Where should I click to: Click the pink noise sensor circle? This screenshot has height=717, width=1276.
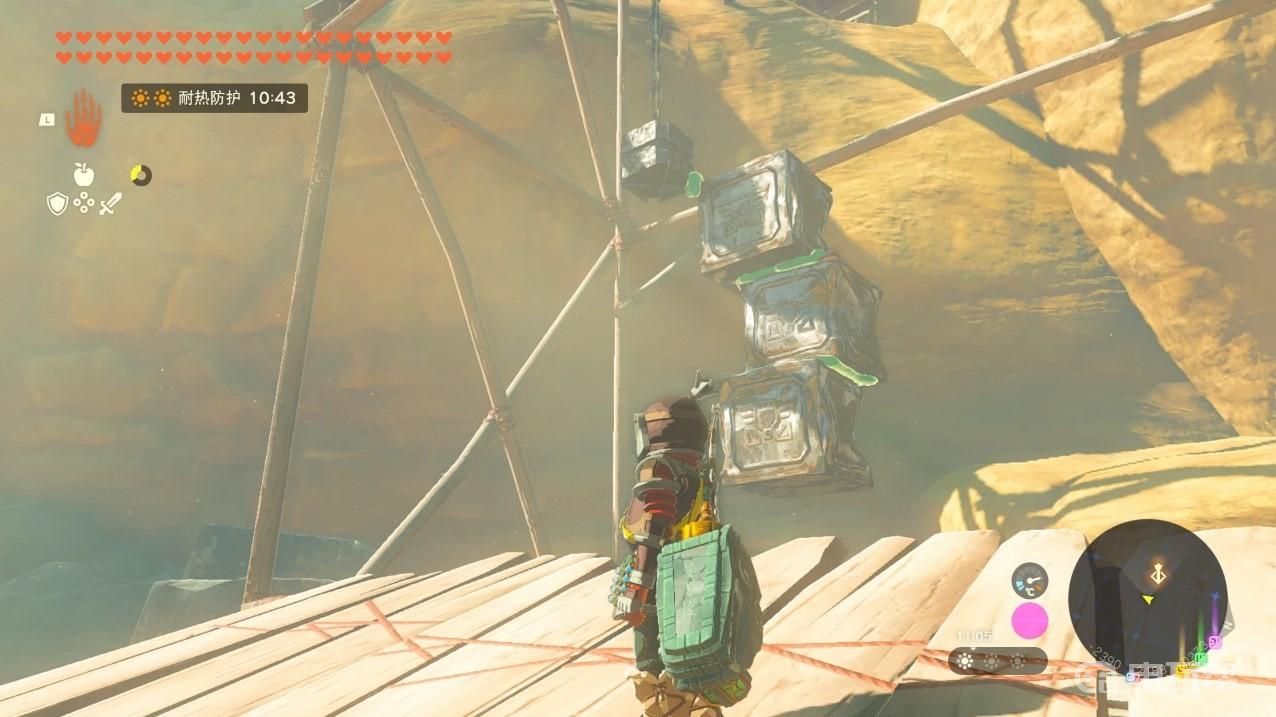[x=1029, y=621]
